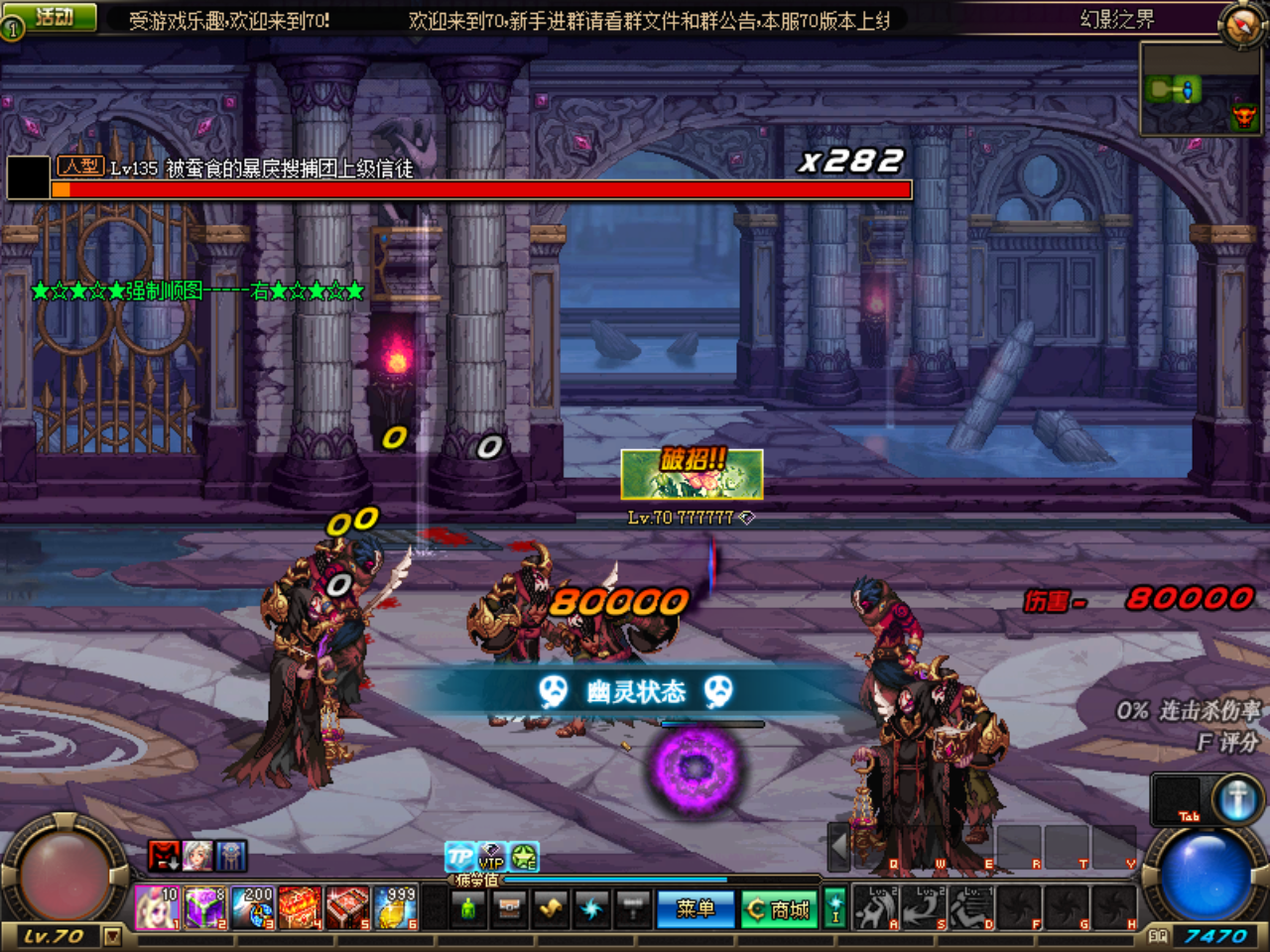This screenshot has width=1270, height=952.
Task: Open the 商城 cash shop
Action: (x=780, y=909)
